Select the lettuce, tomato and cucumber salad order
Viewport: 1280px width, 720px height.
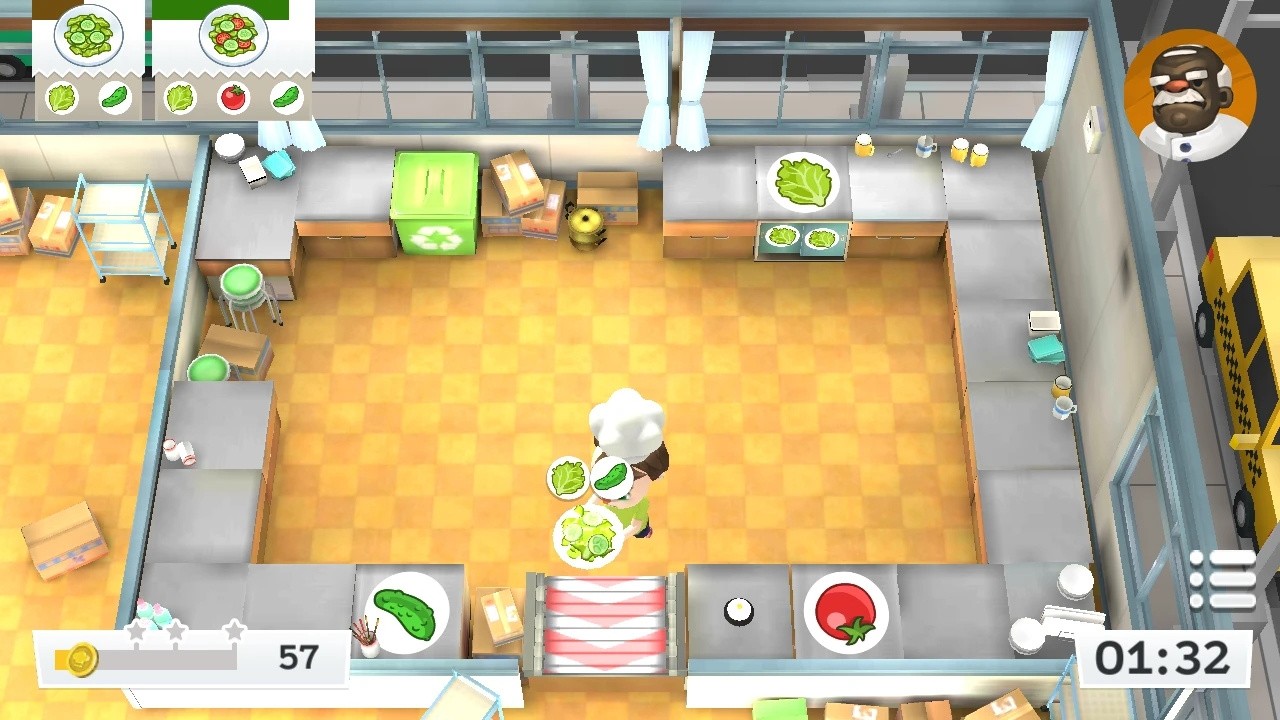coord(233,60)
